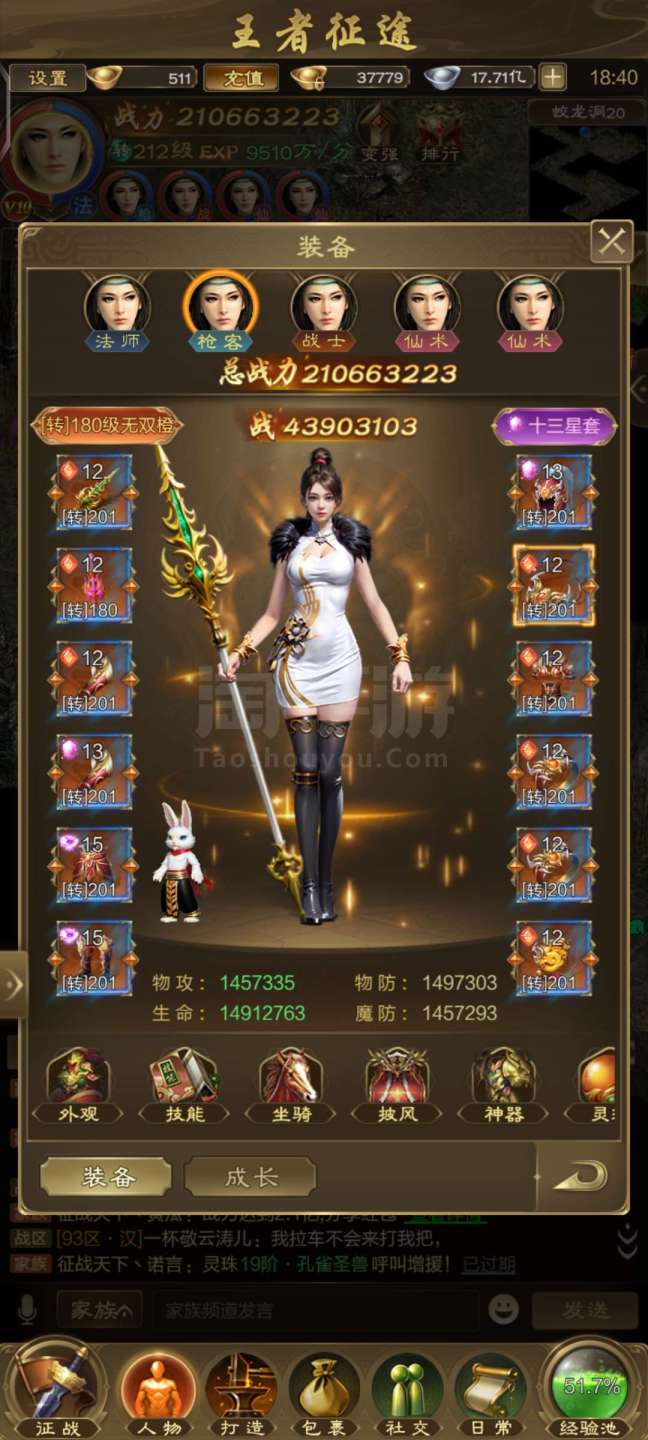Screen dimensions: 648x1440
Task: Open the 包裹 bag menu
Action: point(325,1394)
